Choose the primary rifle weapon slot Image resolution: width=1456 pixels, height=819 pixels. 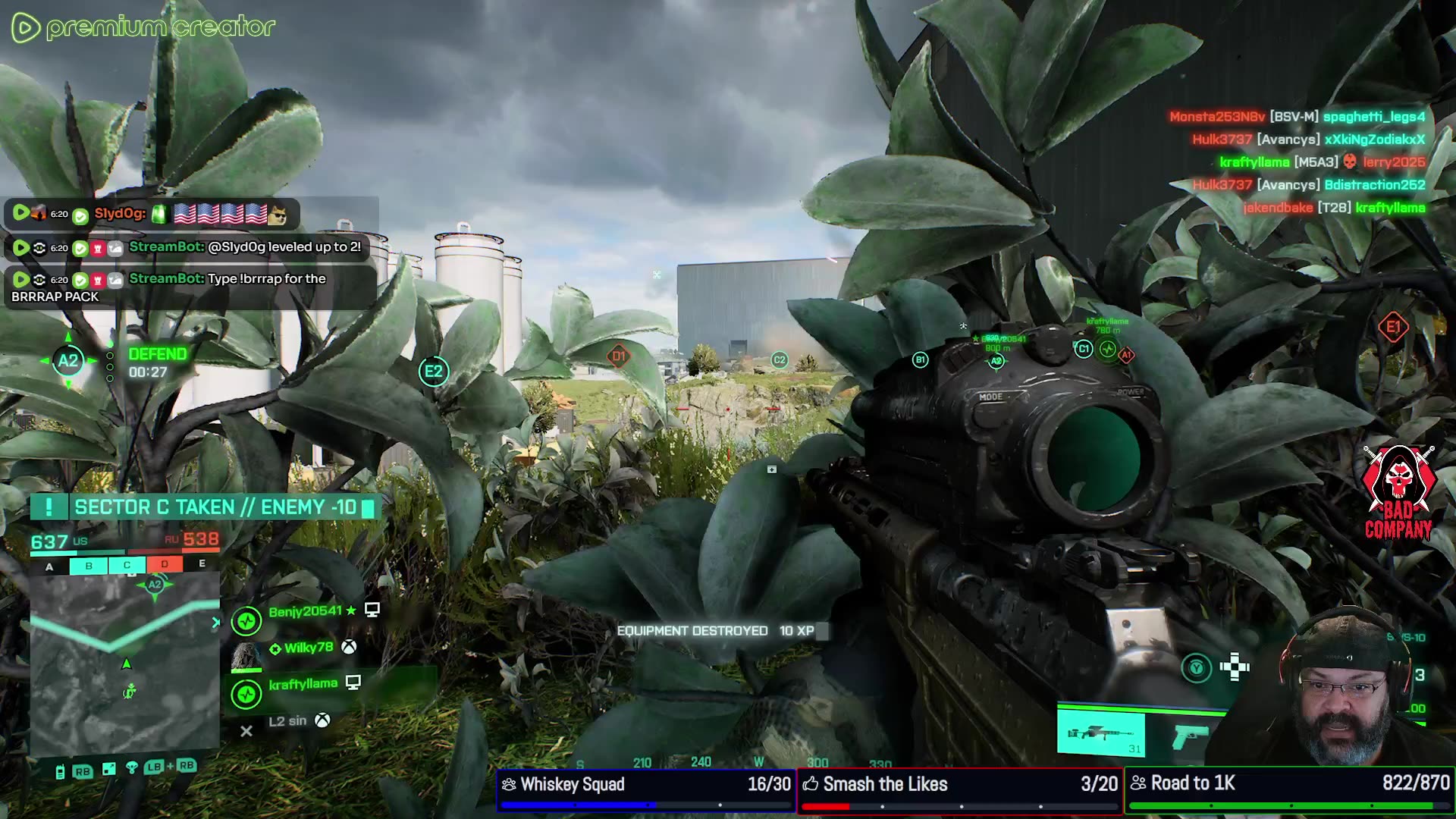[x=1100, y=734]
